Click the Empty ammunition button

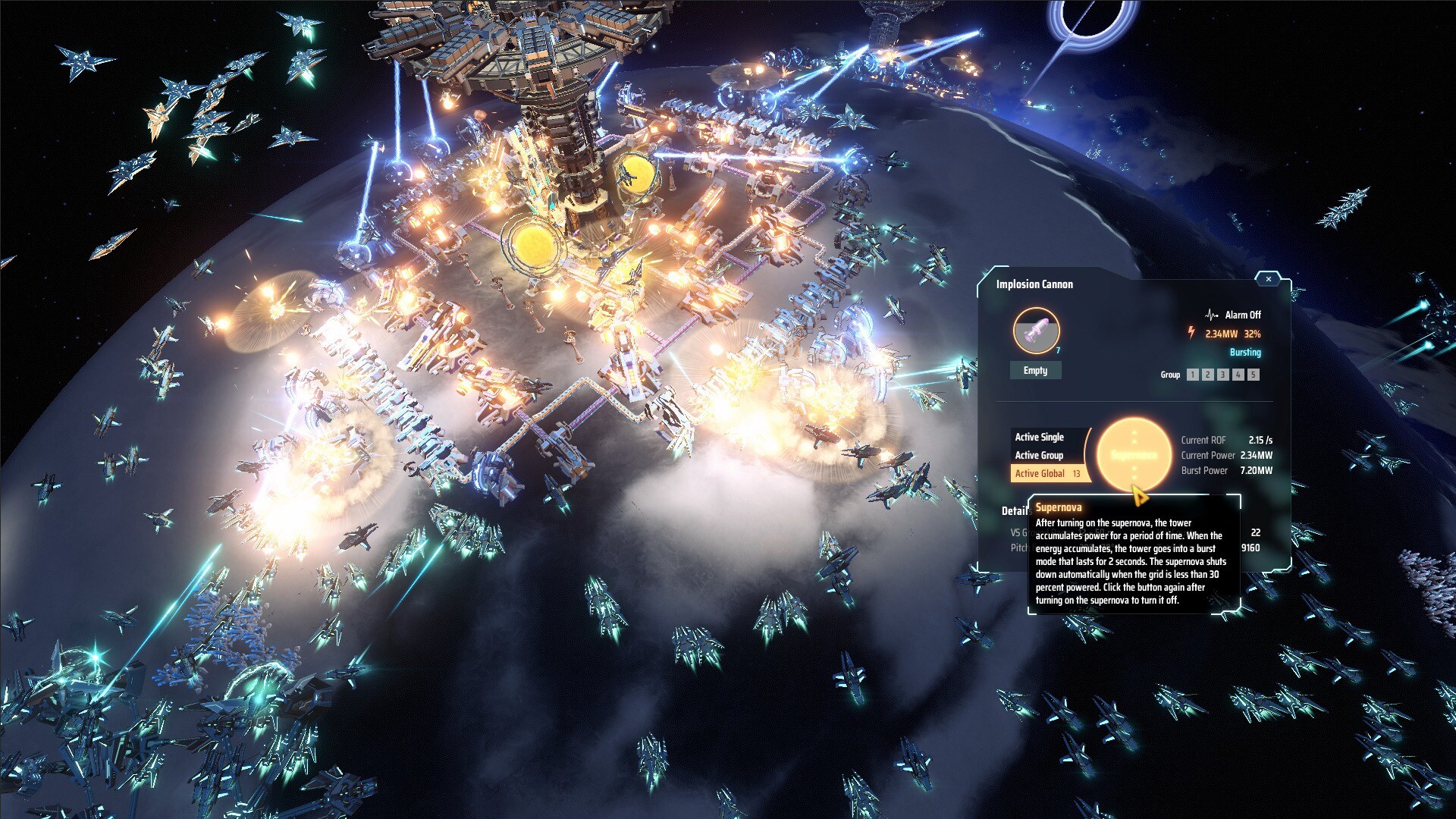1035,370
